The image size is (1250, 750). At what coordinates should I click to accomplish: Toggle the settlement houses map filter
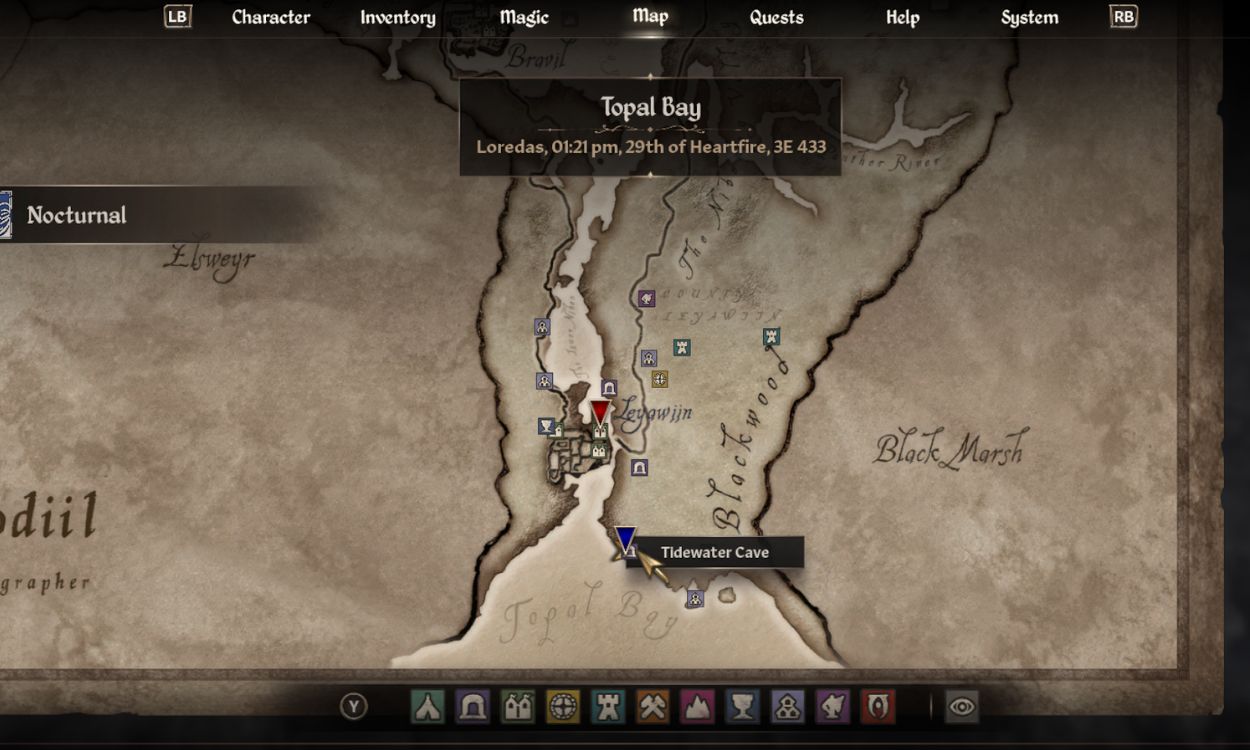pyautogui.click(x=517, y=707)
